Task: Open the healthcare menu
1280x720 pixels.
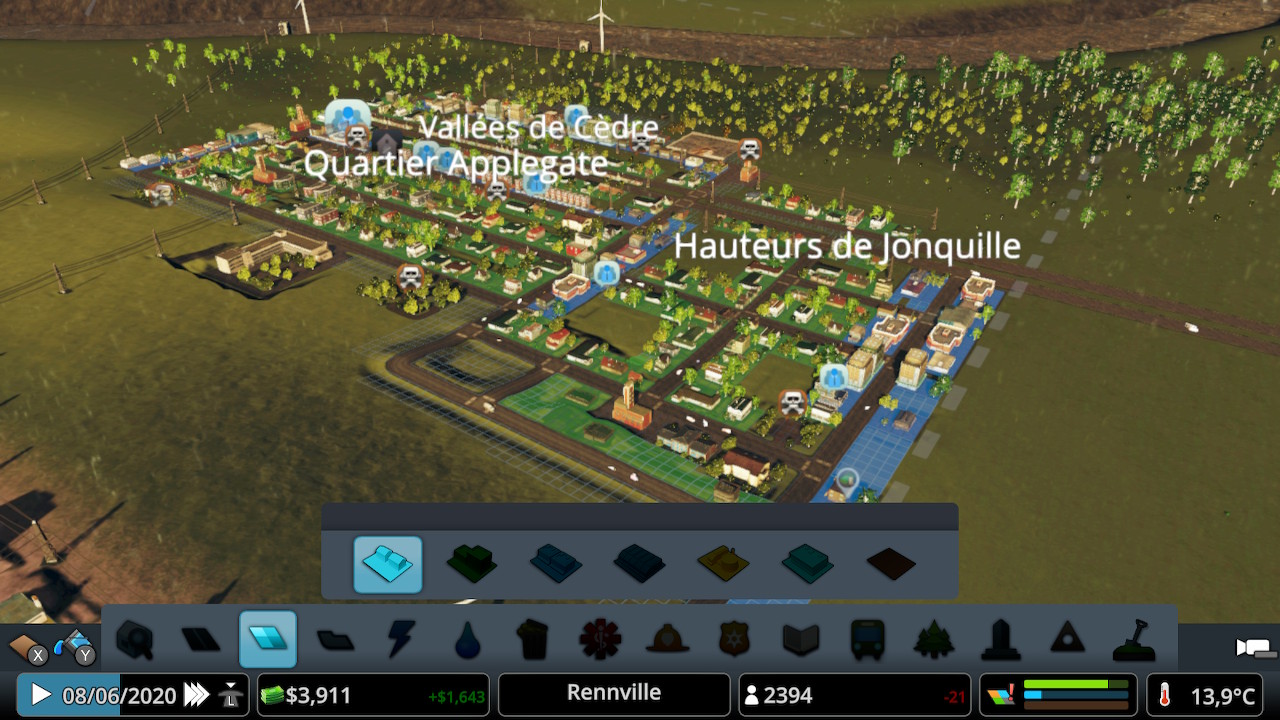Action: [x=600, y=639]
